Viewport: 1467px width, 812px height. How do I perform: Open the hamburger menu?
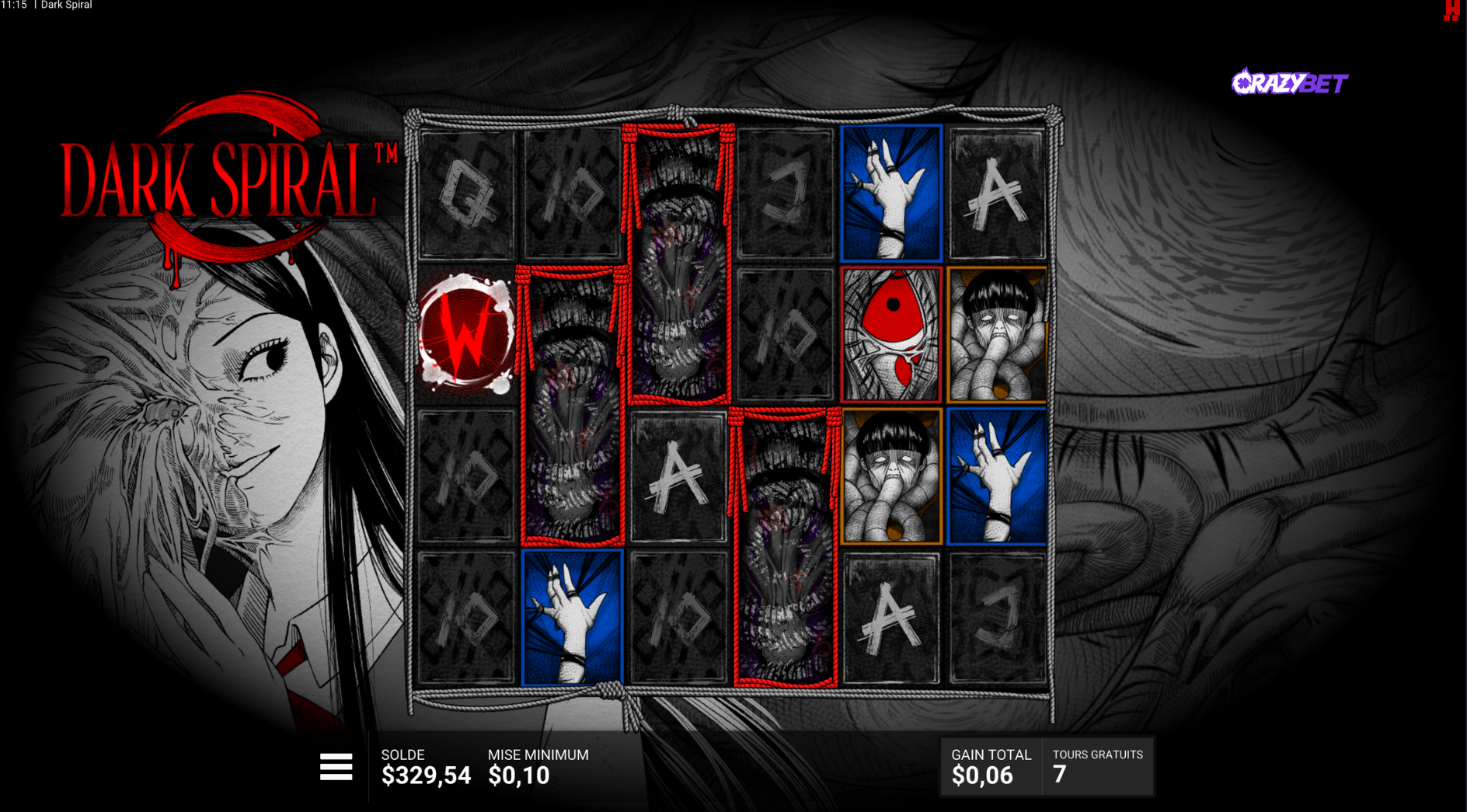click(x=336, y=767)
